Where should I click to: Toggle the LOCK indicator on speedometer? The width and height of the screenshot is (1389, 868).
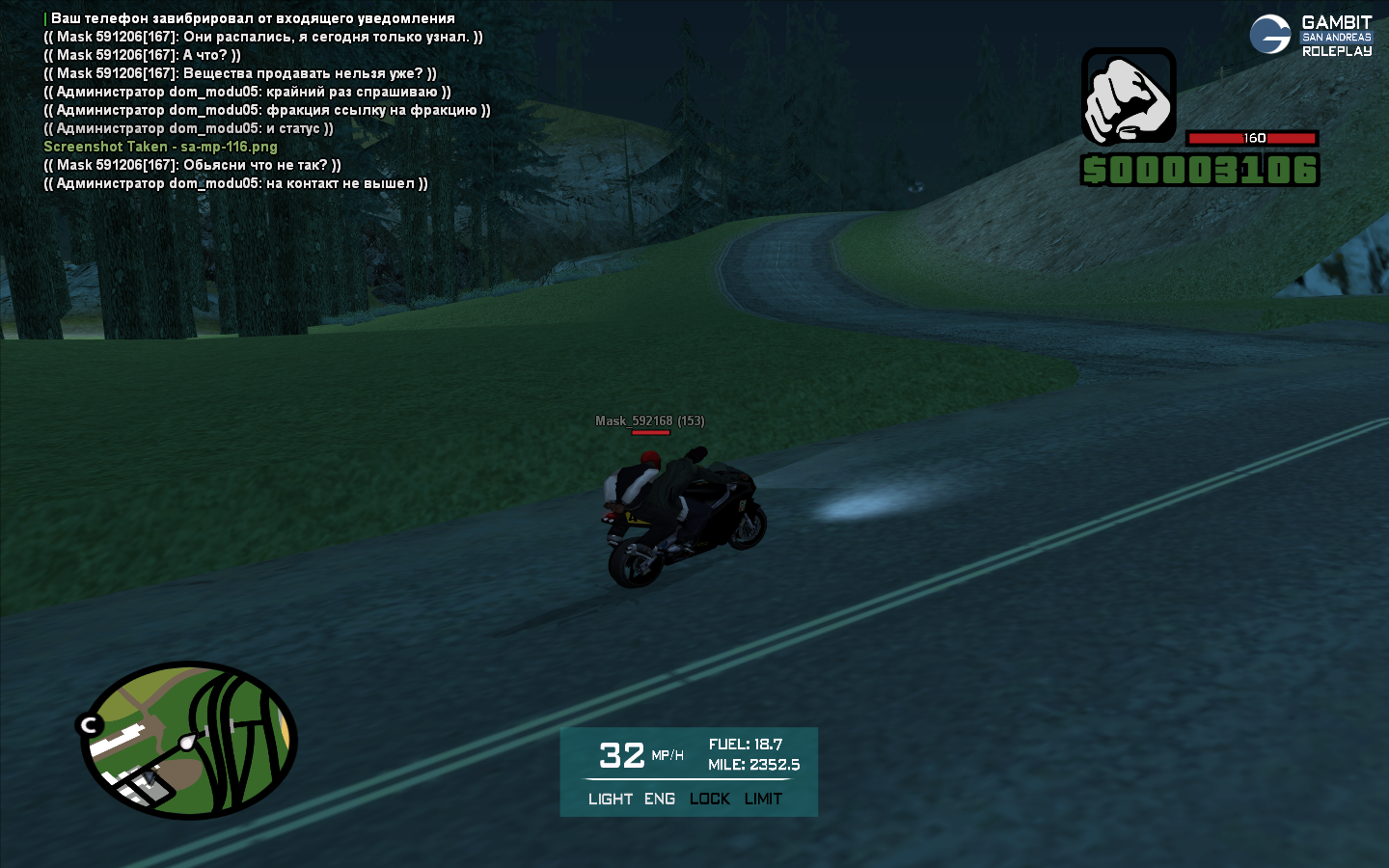tap(710, 799)
